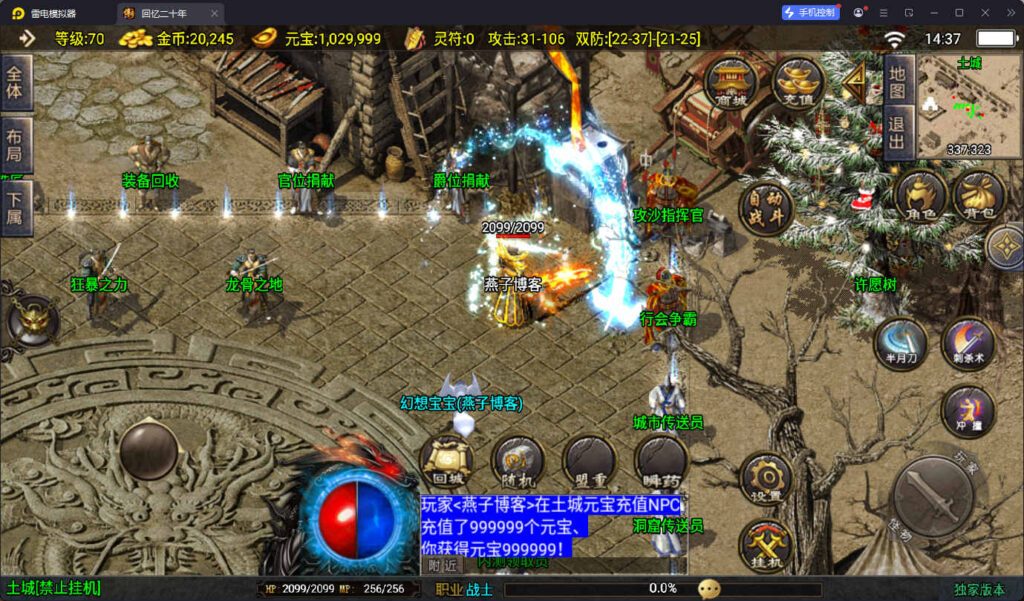Open the 角色 character sheet

[921, 195]
